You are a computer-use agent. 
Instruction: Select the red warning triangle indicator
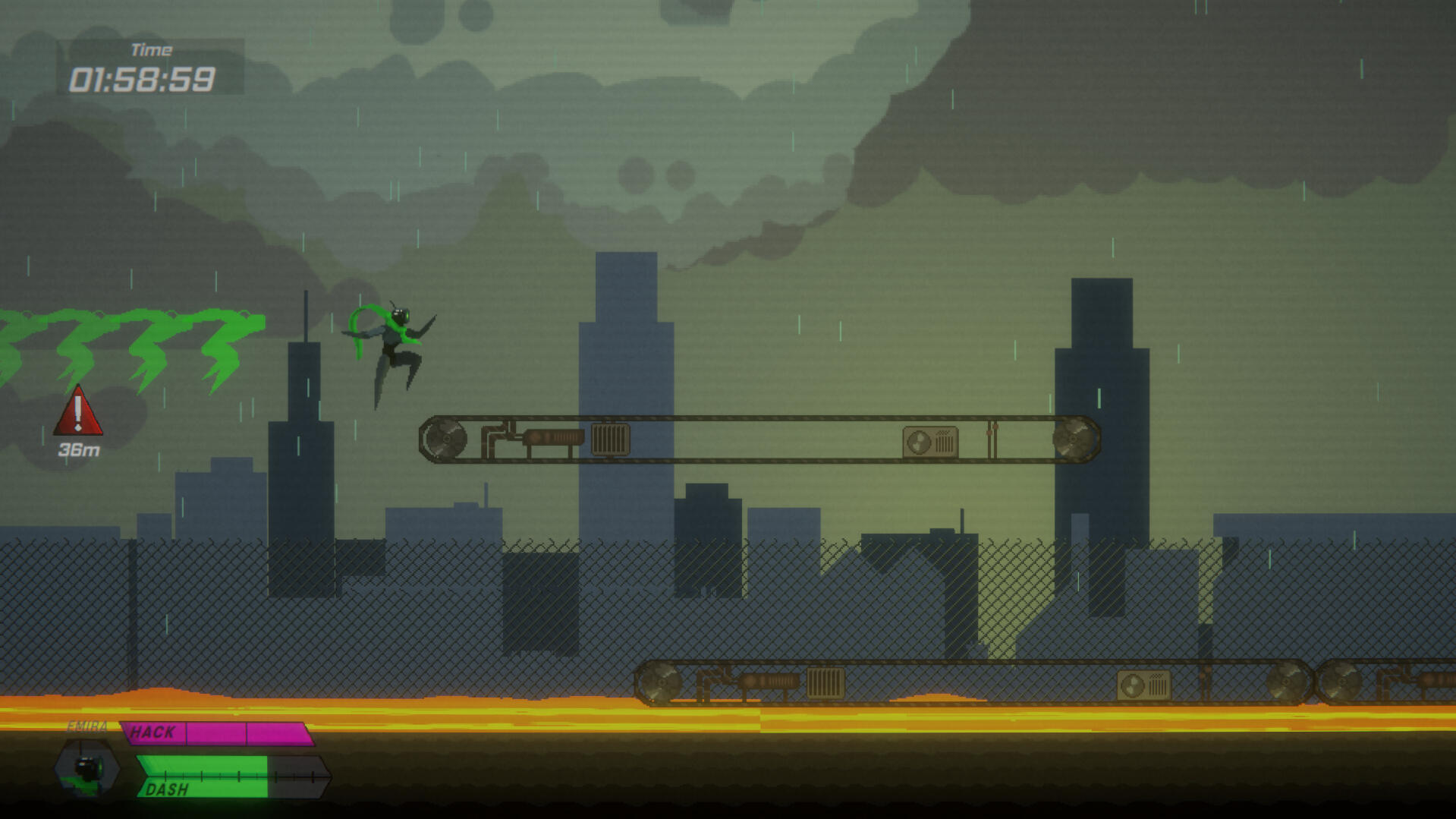tap(78, 412)
